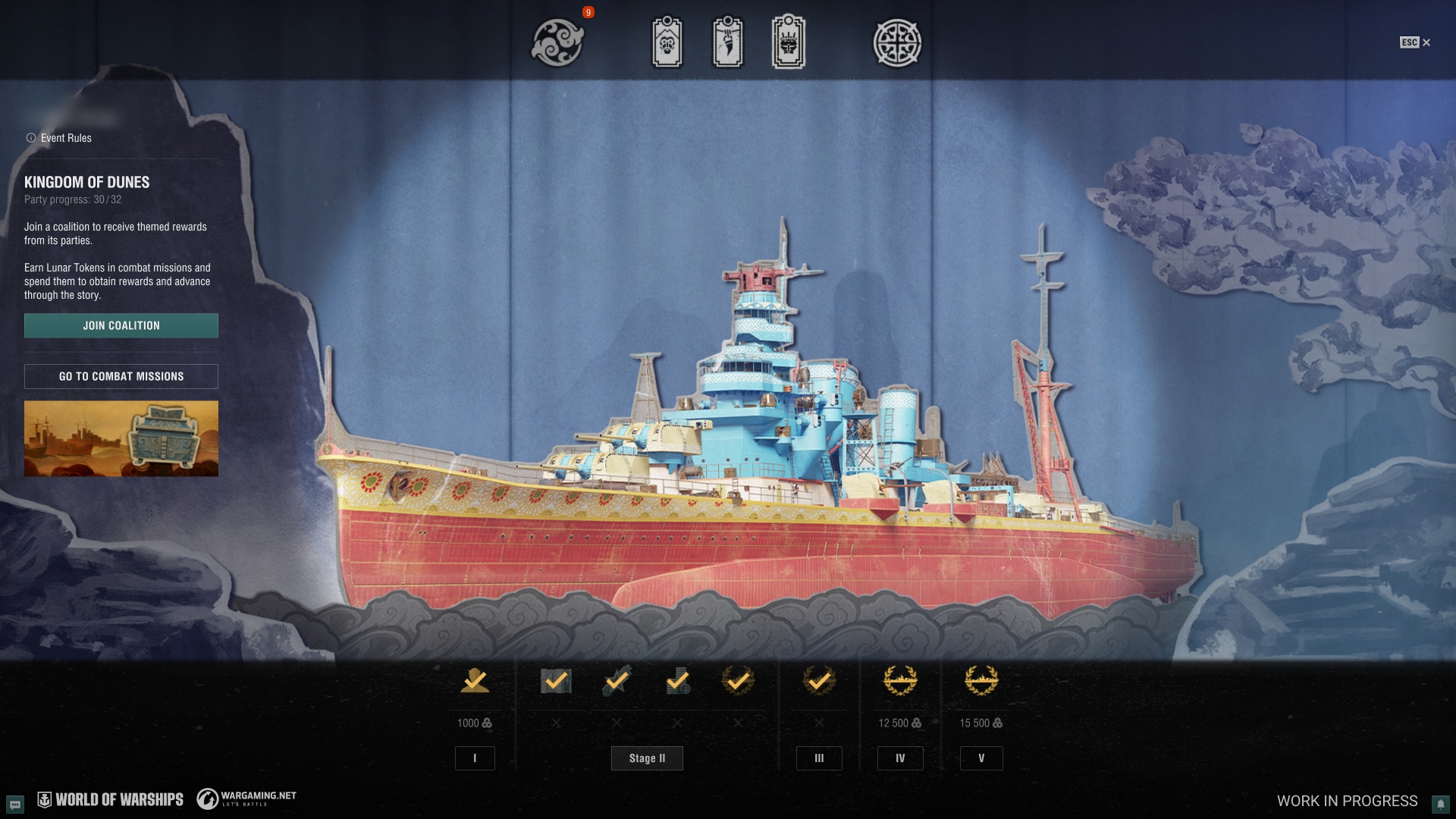Open the torch coalition banner

point(728,42)
